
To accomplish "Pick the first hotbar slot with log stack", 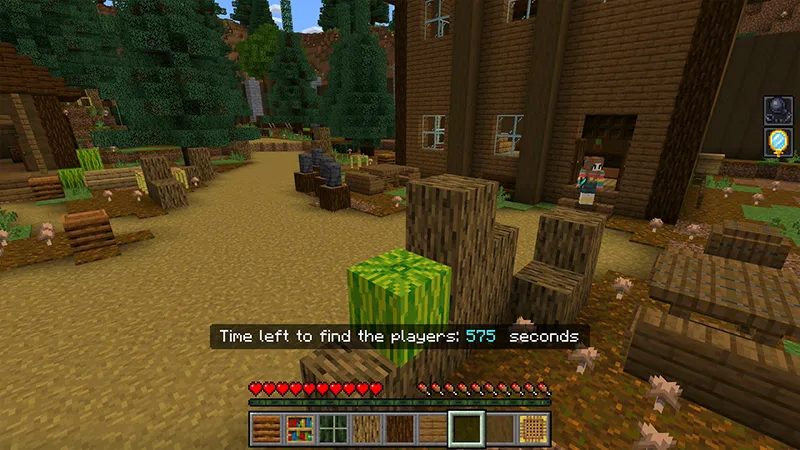I will (265, 429).
